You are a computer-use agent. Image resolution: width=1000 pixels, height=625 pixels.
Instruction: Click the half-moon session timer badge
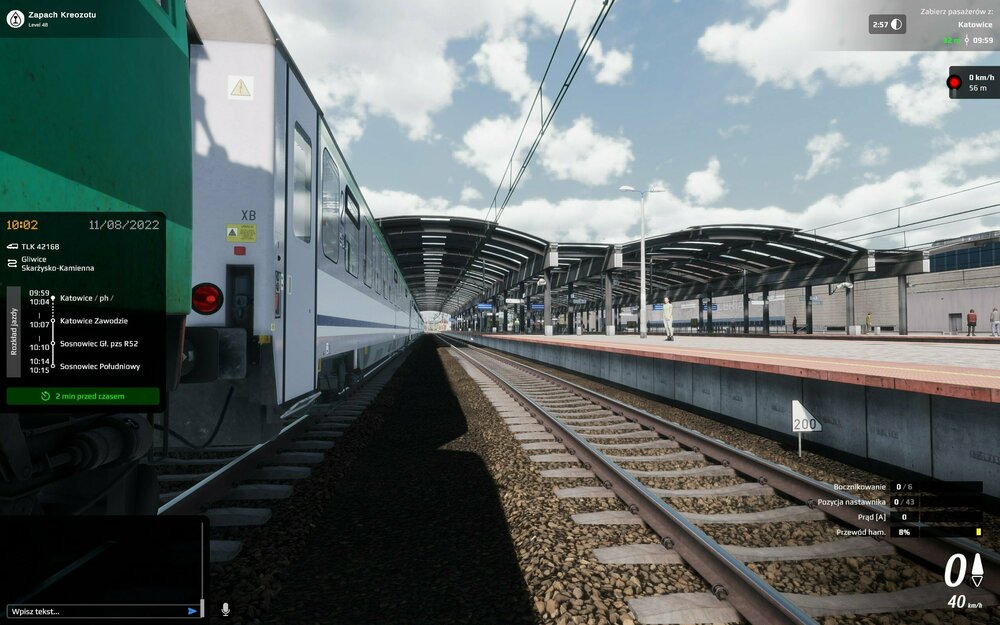tap(887, 24)
